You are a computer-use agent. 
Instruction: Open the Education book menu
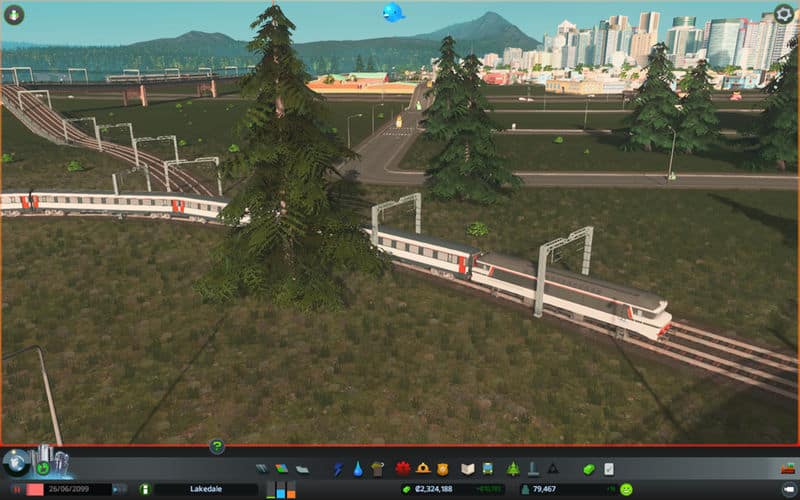tap(467, 468)
